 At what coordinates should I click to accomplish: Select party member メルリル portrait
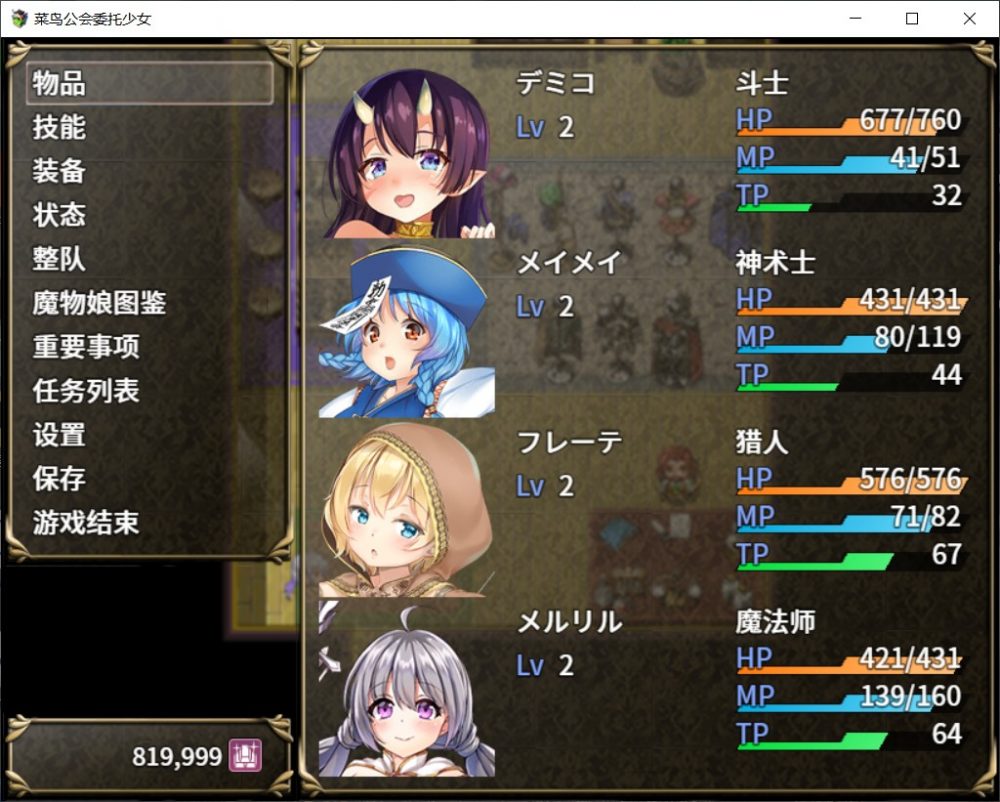(407, 690)
